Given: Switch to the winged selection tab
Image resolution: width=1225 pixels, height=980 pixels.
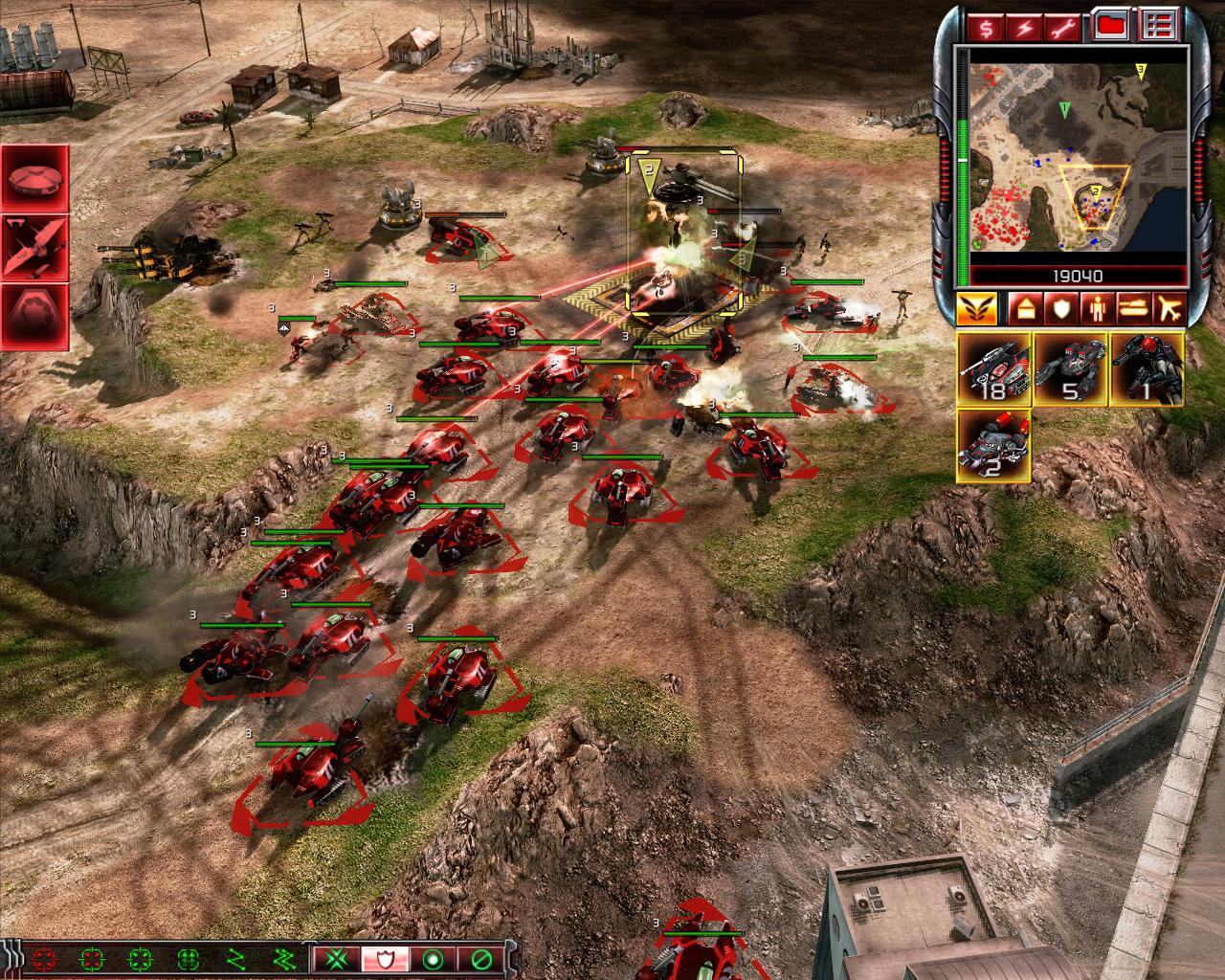Looking at the screenshot, I should point(977,309).
